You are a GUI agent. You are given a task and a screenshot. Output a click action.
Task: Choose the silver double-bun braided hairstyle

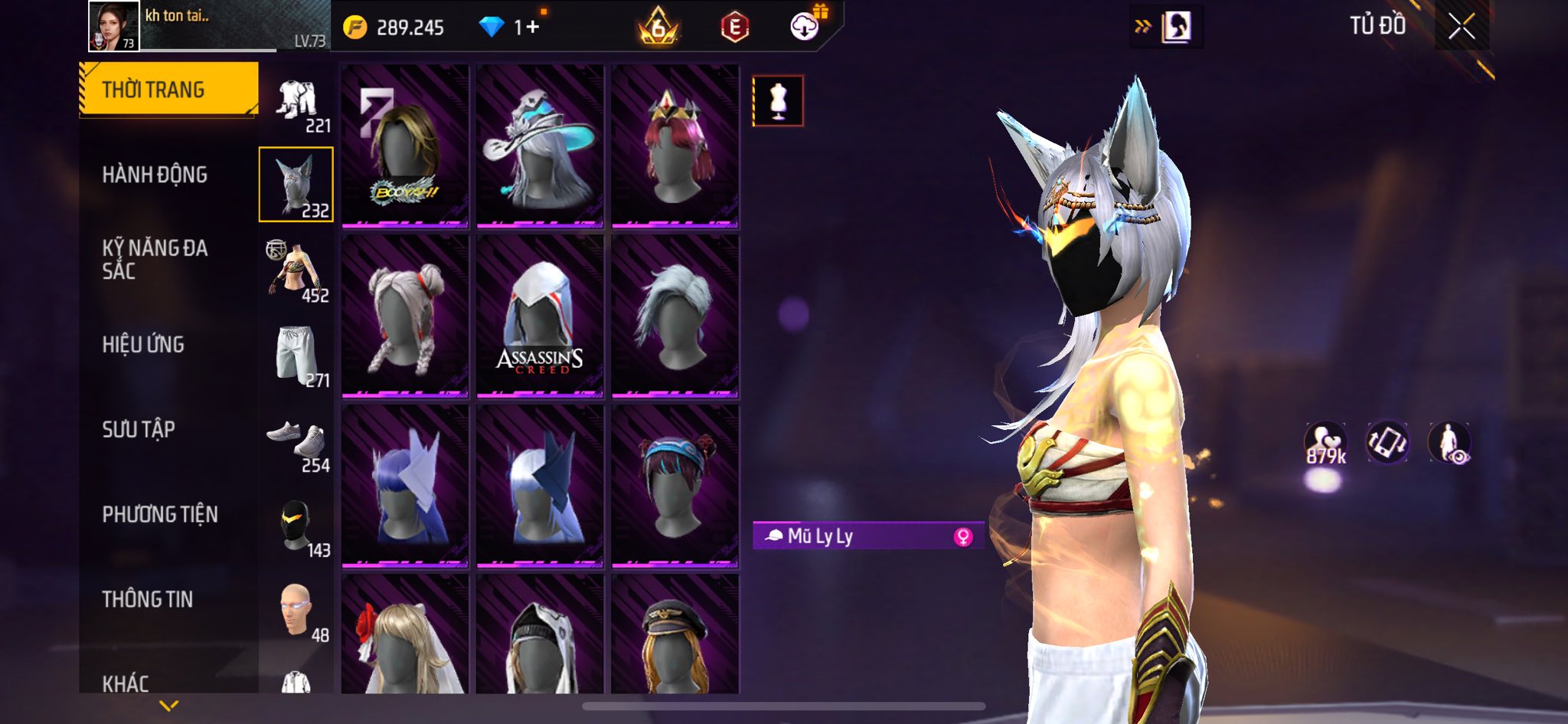point(405,316)
